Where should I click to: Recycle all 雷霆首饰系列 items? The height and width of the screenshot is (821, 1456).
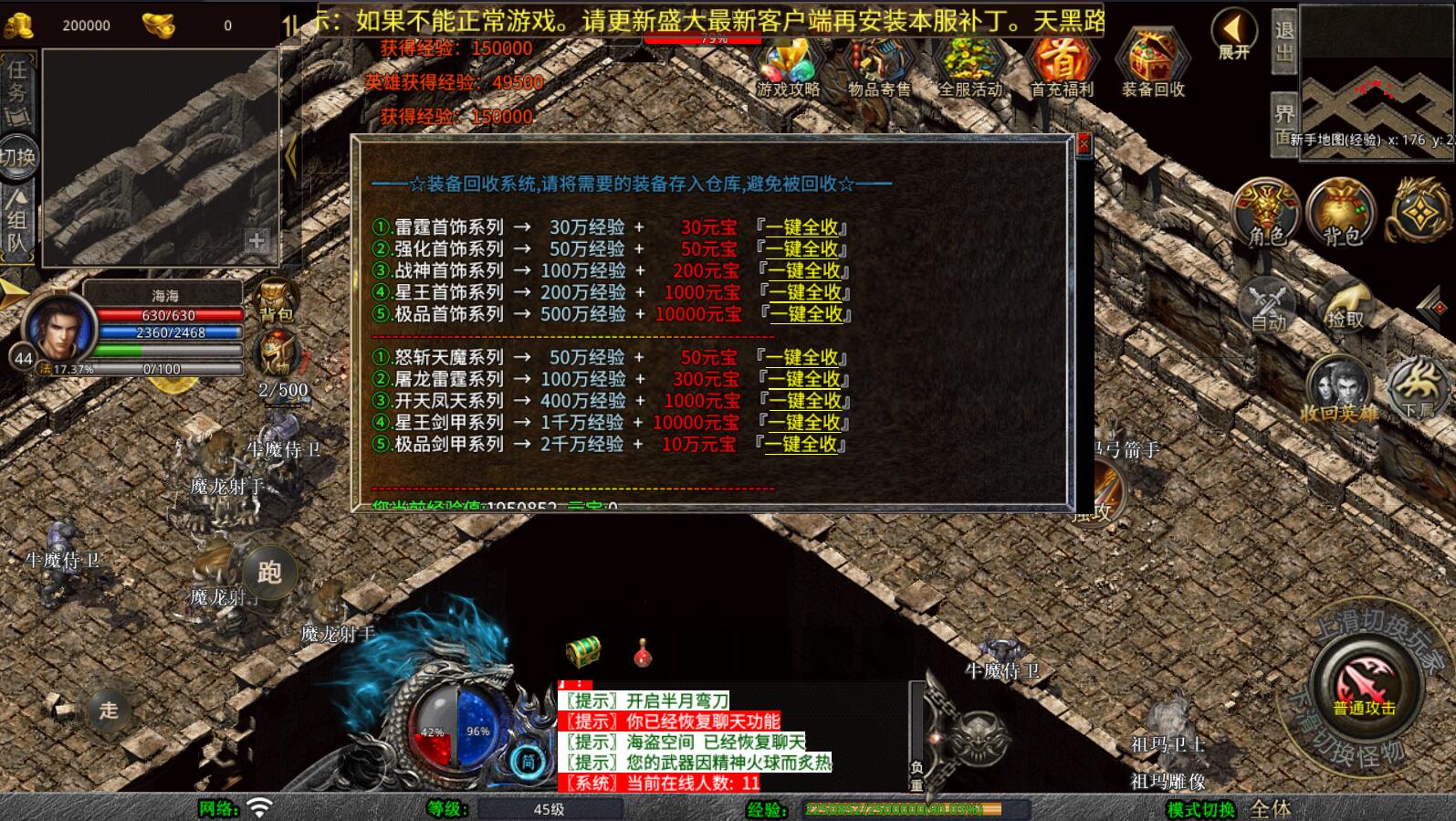tap(802, 227)
